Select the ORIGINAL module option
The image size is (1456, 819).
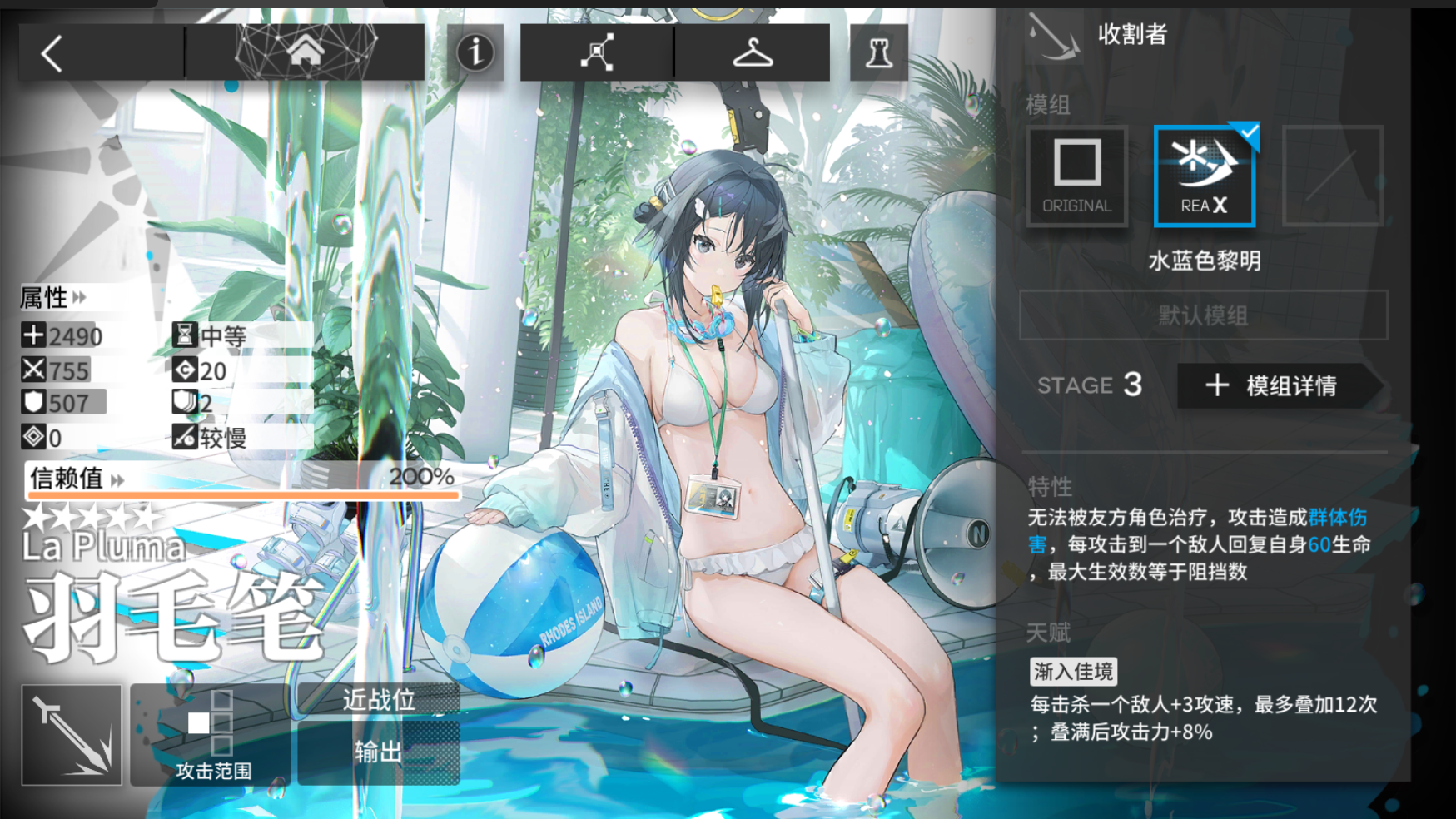click(x=1076, y=175)
